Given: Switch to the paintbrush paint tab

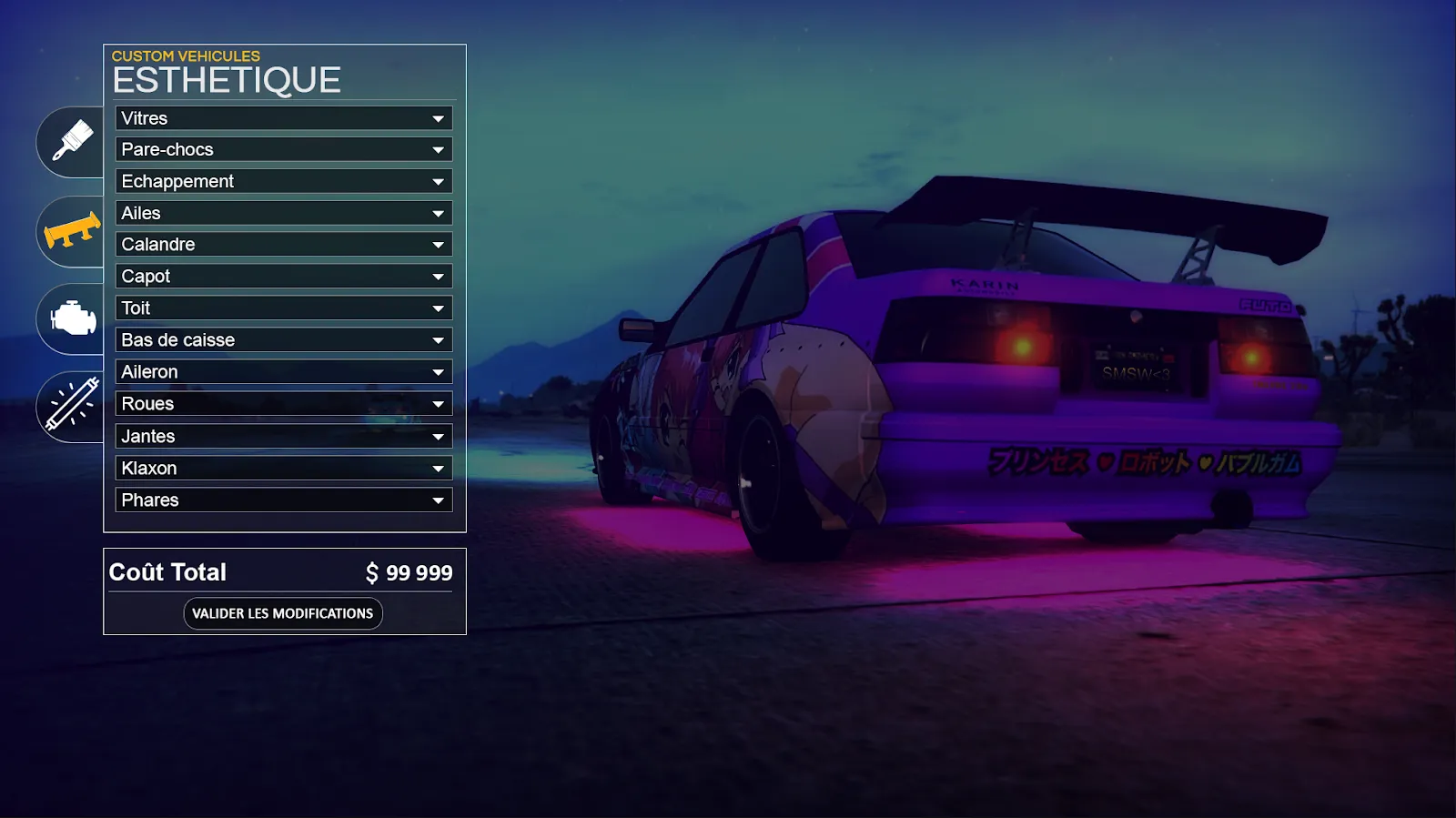Looking at the screenshot, I should pyautogui.click(x=73, y=141).
